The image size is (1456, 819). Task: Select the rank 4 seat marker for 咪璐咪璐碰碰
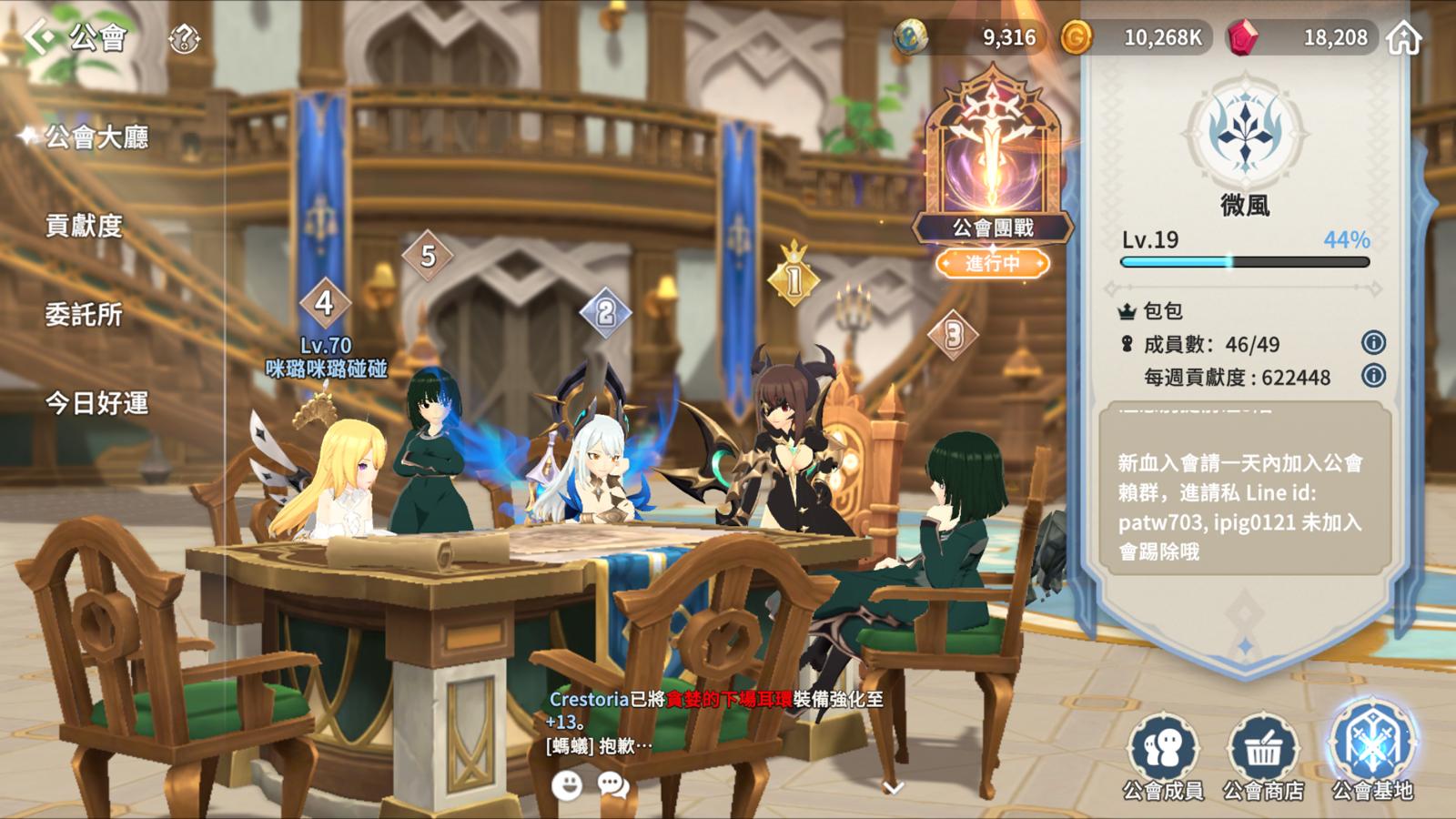(325, 304)
